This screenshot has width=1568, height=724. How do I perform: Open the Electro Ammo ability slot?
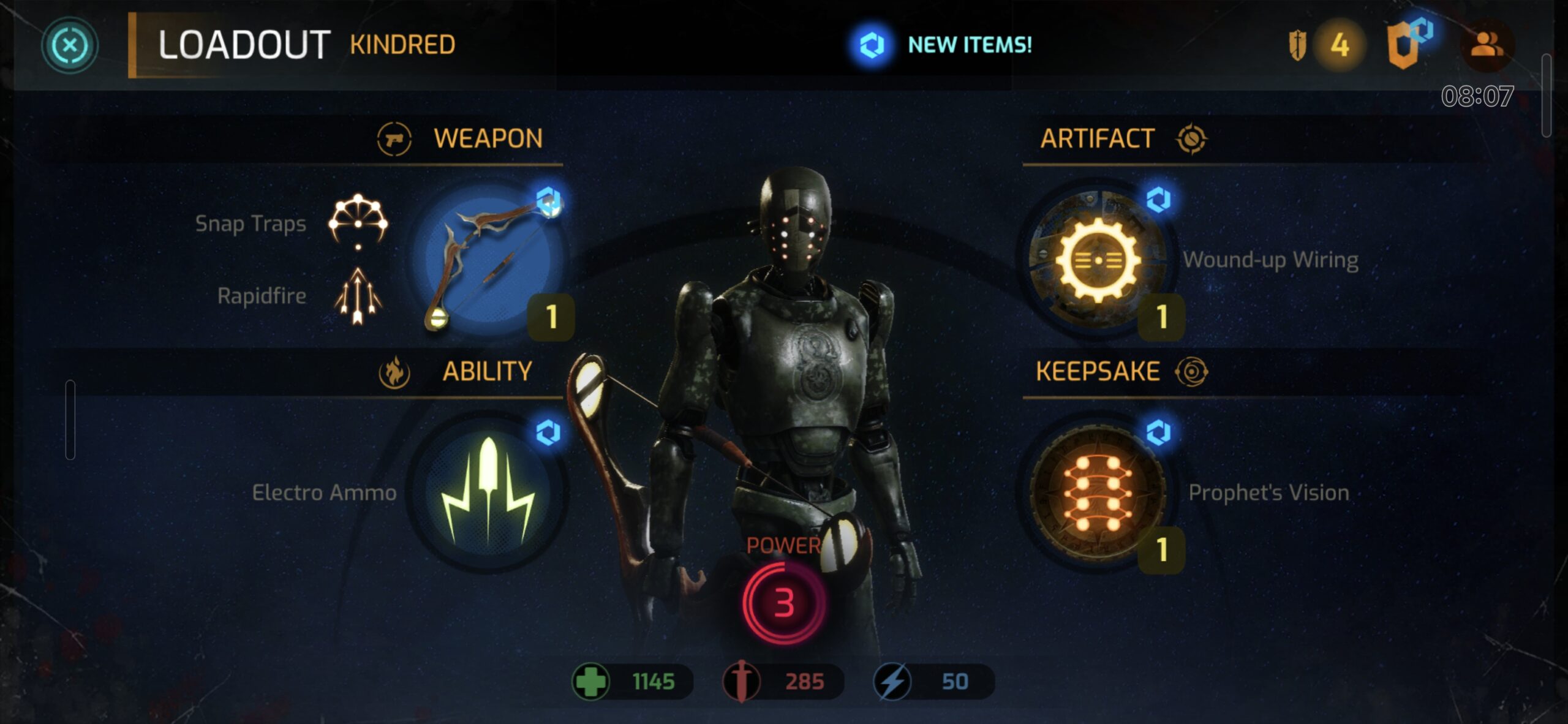[488, 492]
